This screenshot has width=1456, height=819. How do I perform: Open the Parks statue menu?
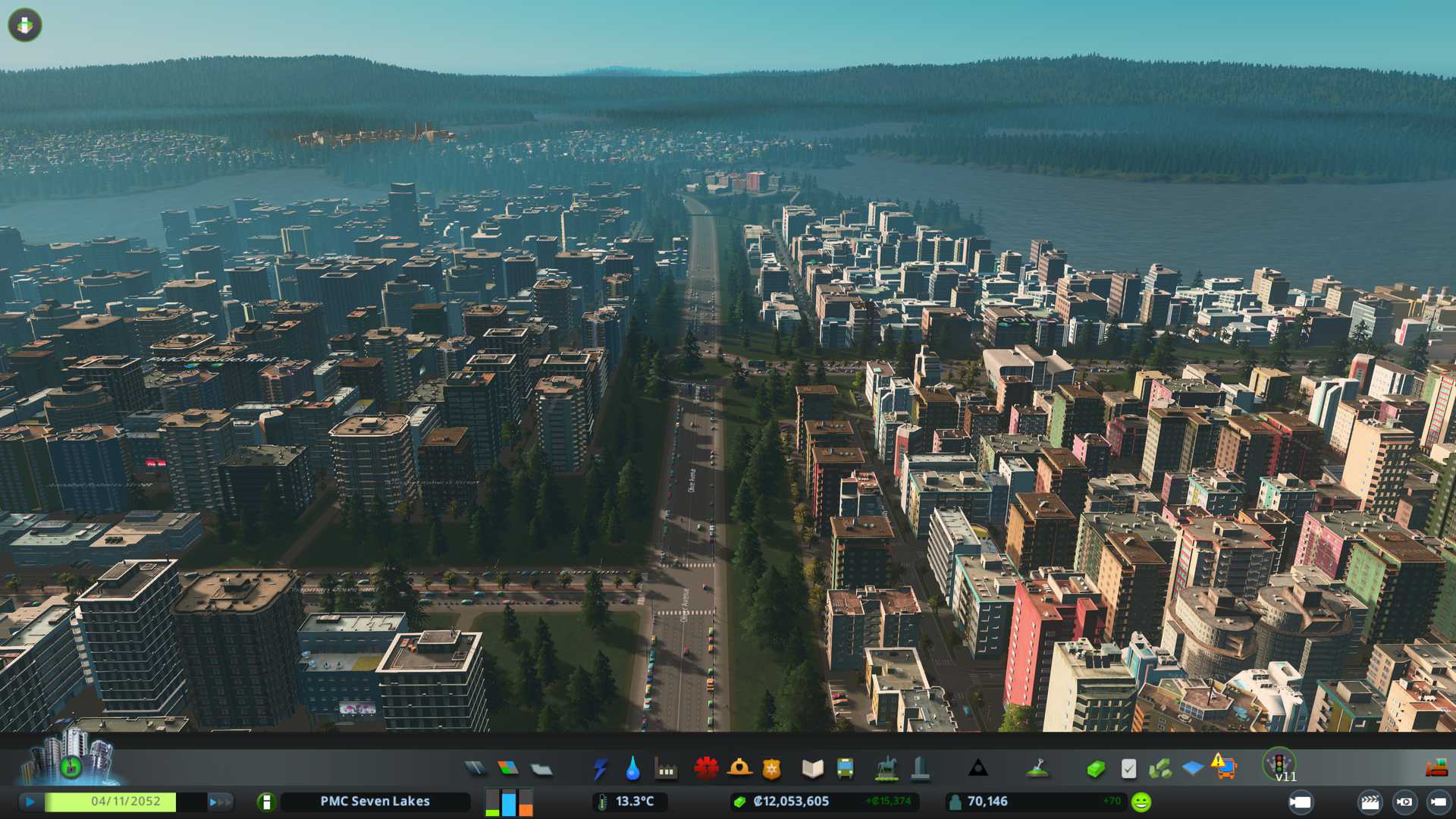886,769
